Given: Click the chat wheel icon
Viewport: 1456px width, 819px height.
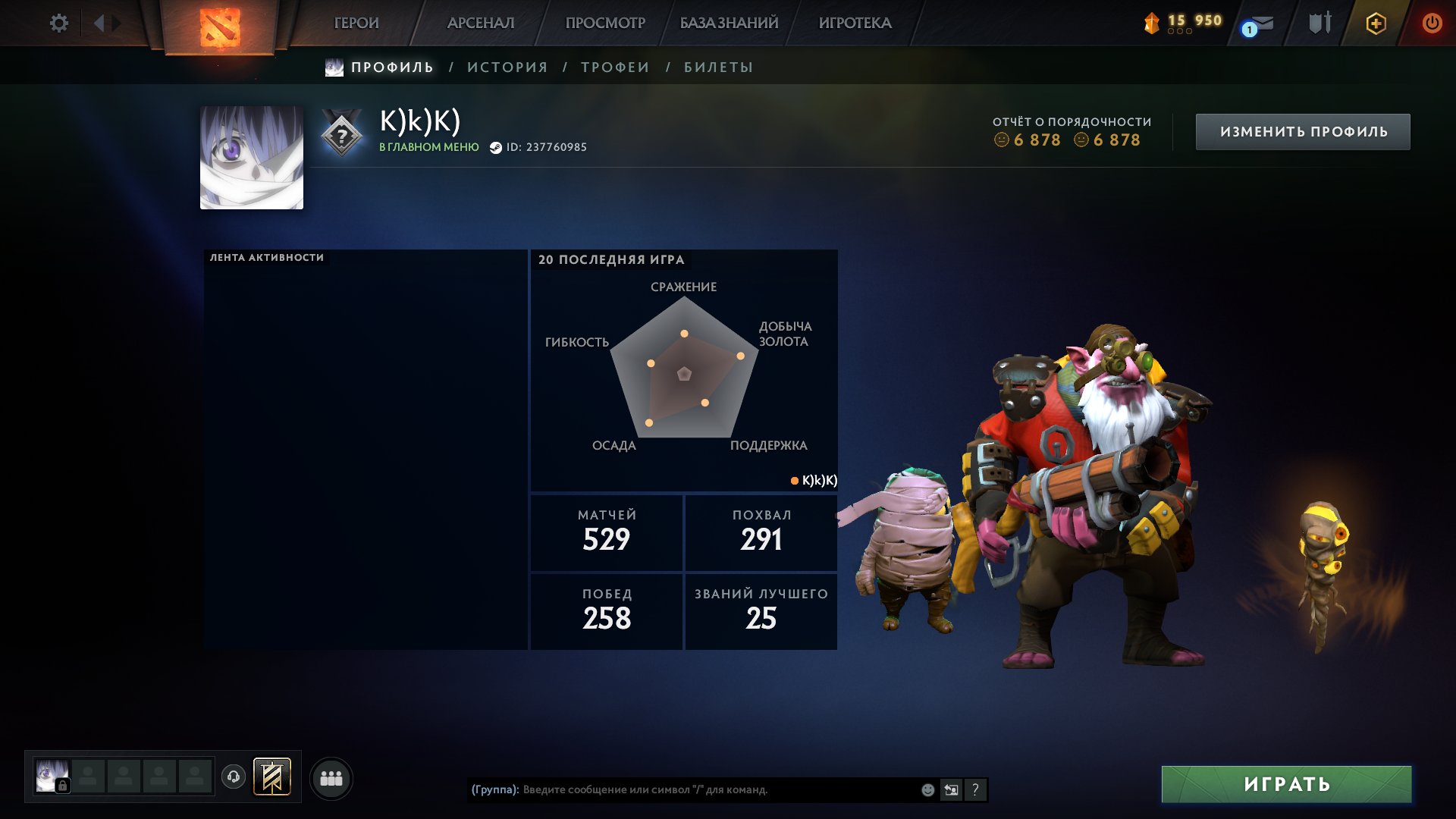Looking at the screenshot, I should click(952, 789).
